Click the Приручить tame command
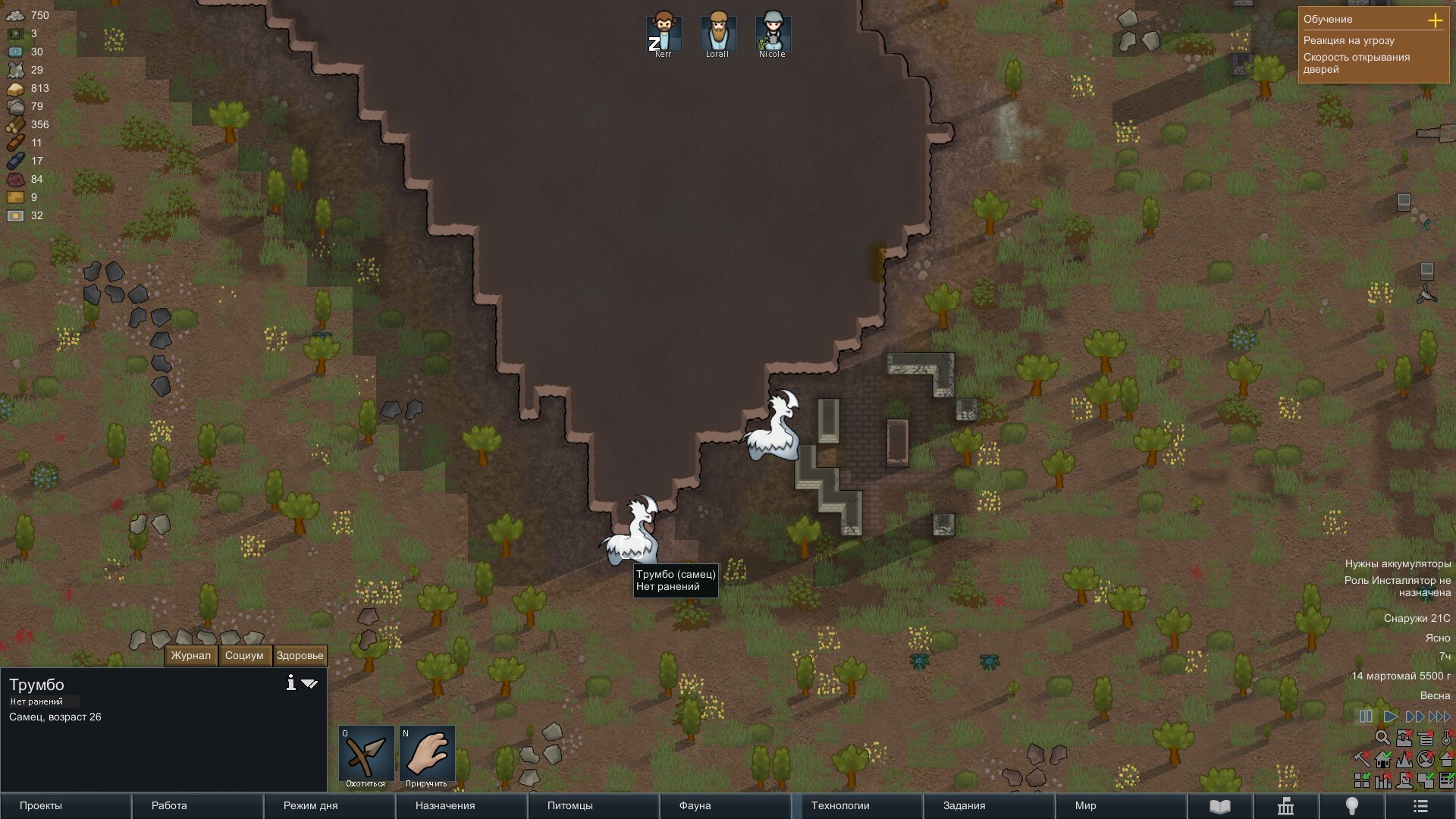 coord(427,756)
